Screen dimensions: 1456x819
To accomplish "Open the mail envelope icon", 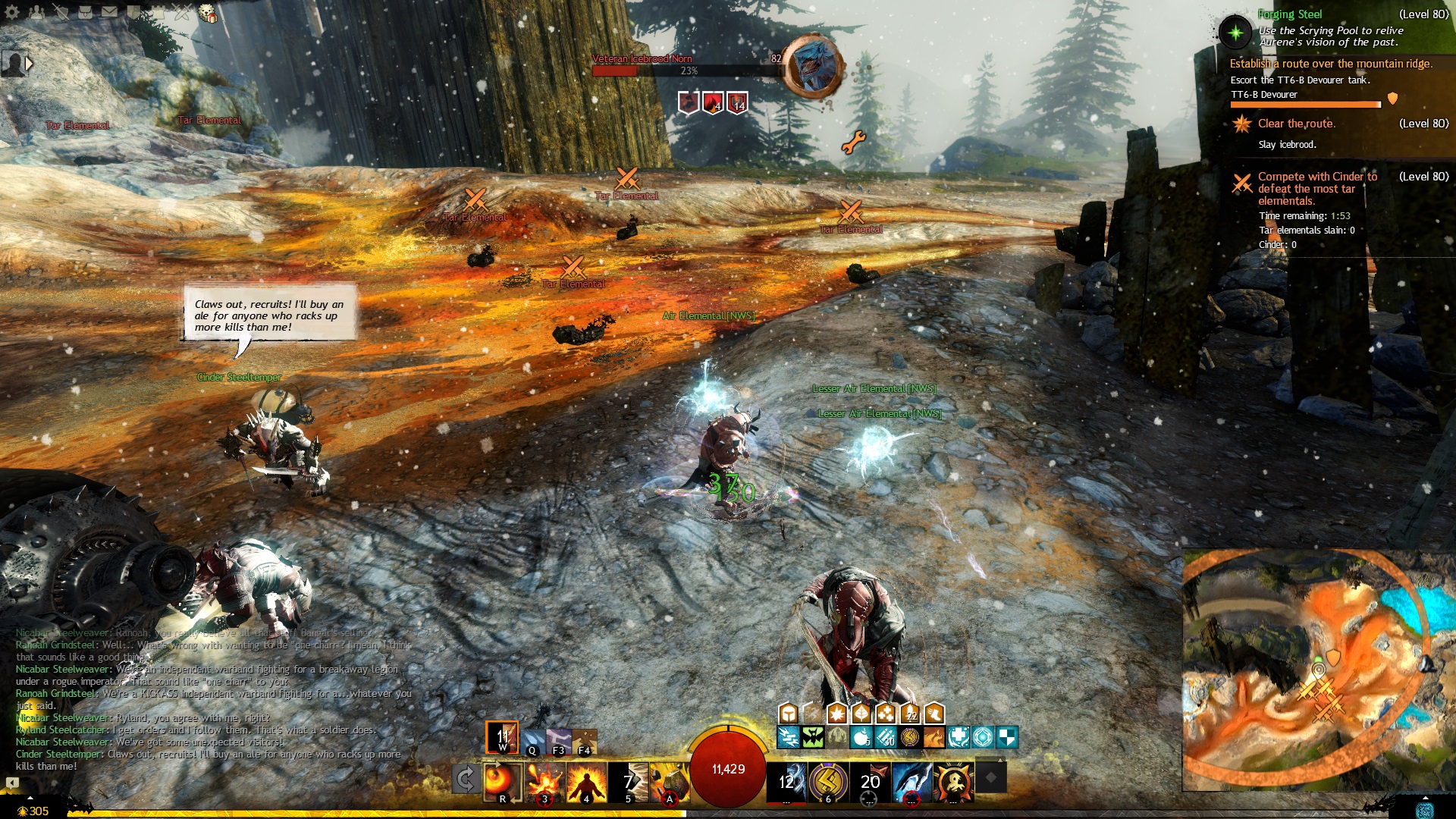I will [x=110, y=12].
